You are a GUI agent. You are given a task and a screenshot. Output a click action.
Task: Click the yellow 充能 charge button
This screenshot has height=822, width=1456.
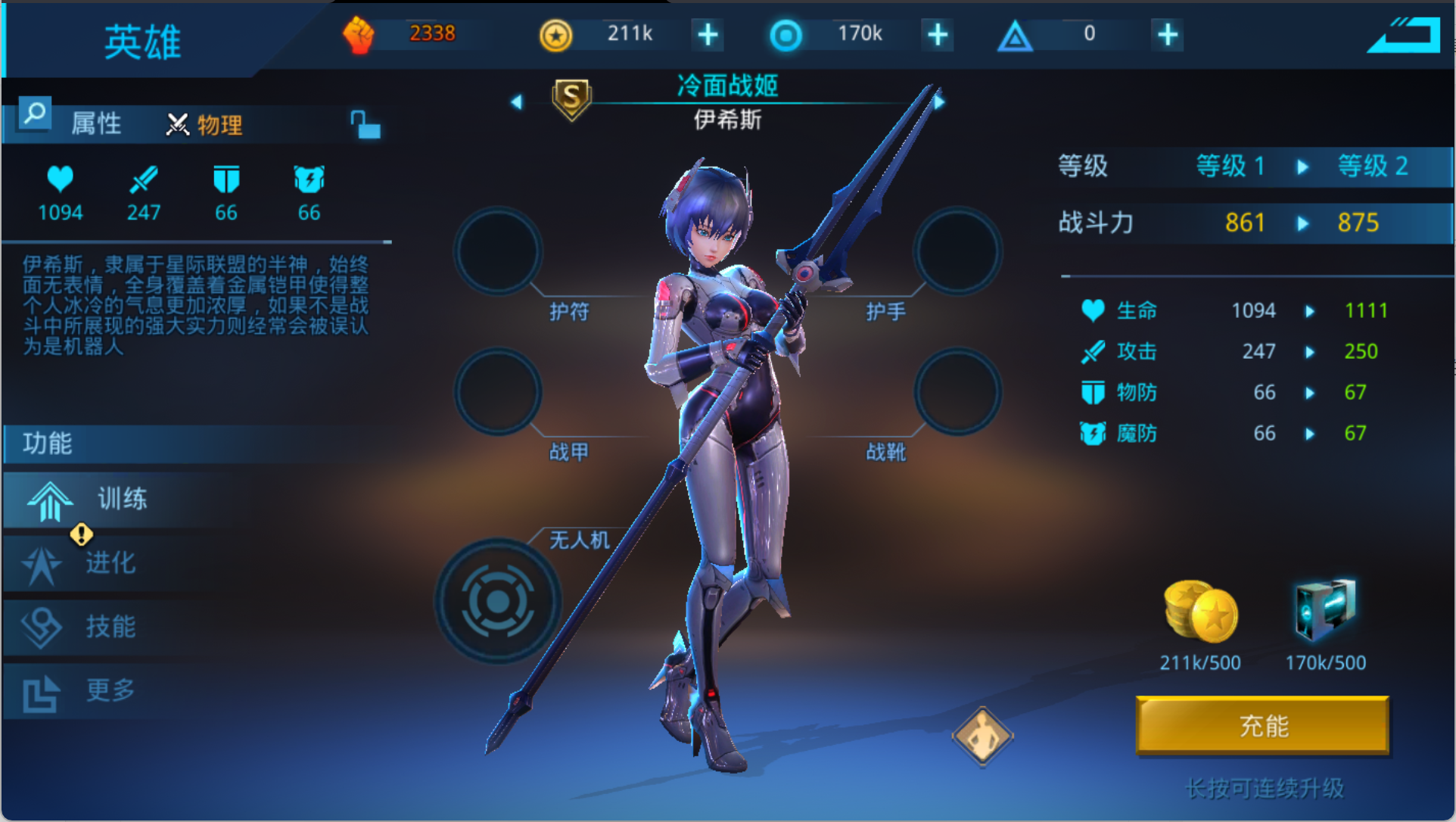(x=1262, y=725)
